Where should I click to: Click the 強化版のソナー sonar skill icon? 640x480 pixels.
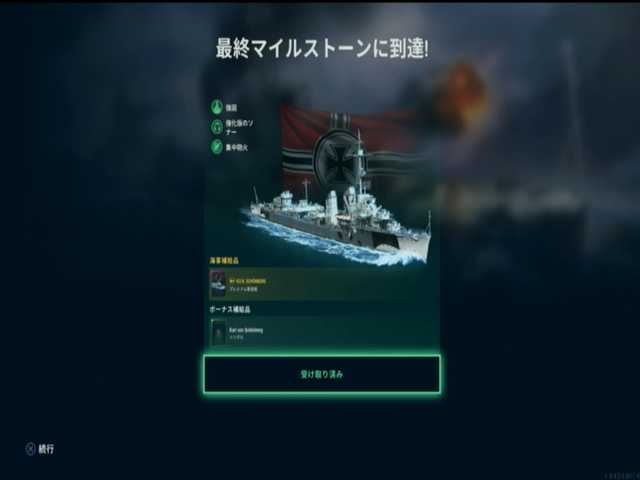pos(216,127)
